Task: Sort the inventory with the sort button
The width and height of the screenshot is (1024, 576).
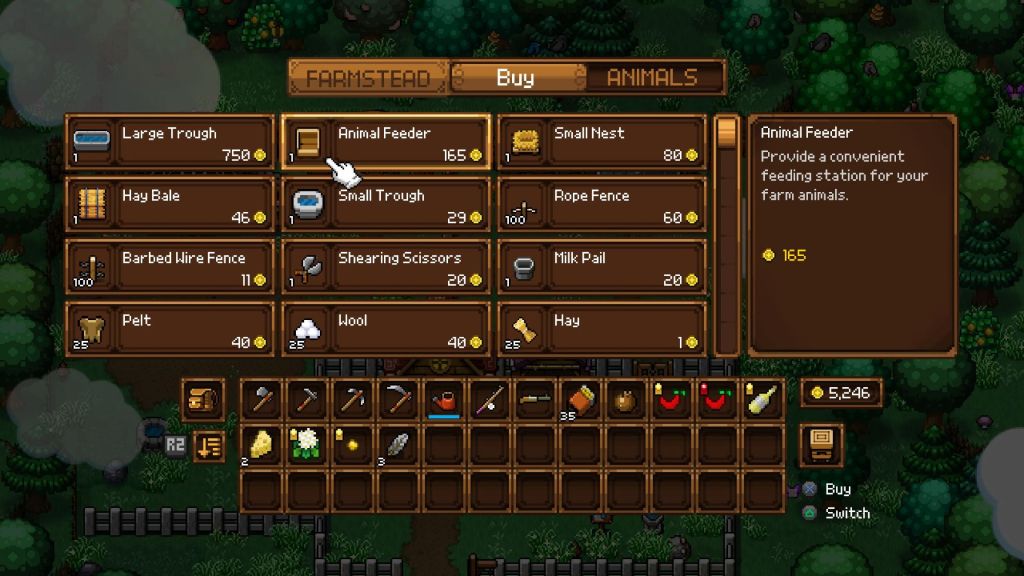Action: (x=208, y=445)
